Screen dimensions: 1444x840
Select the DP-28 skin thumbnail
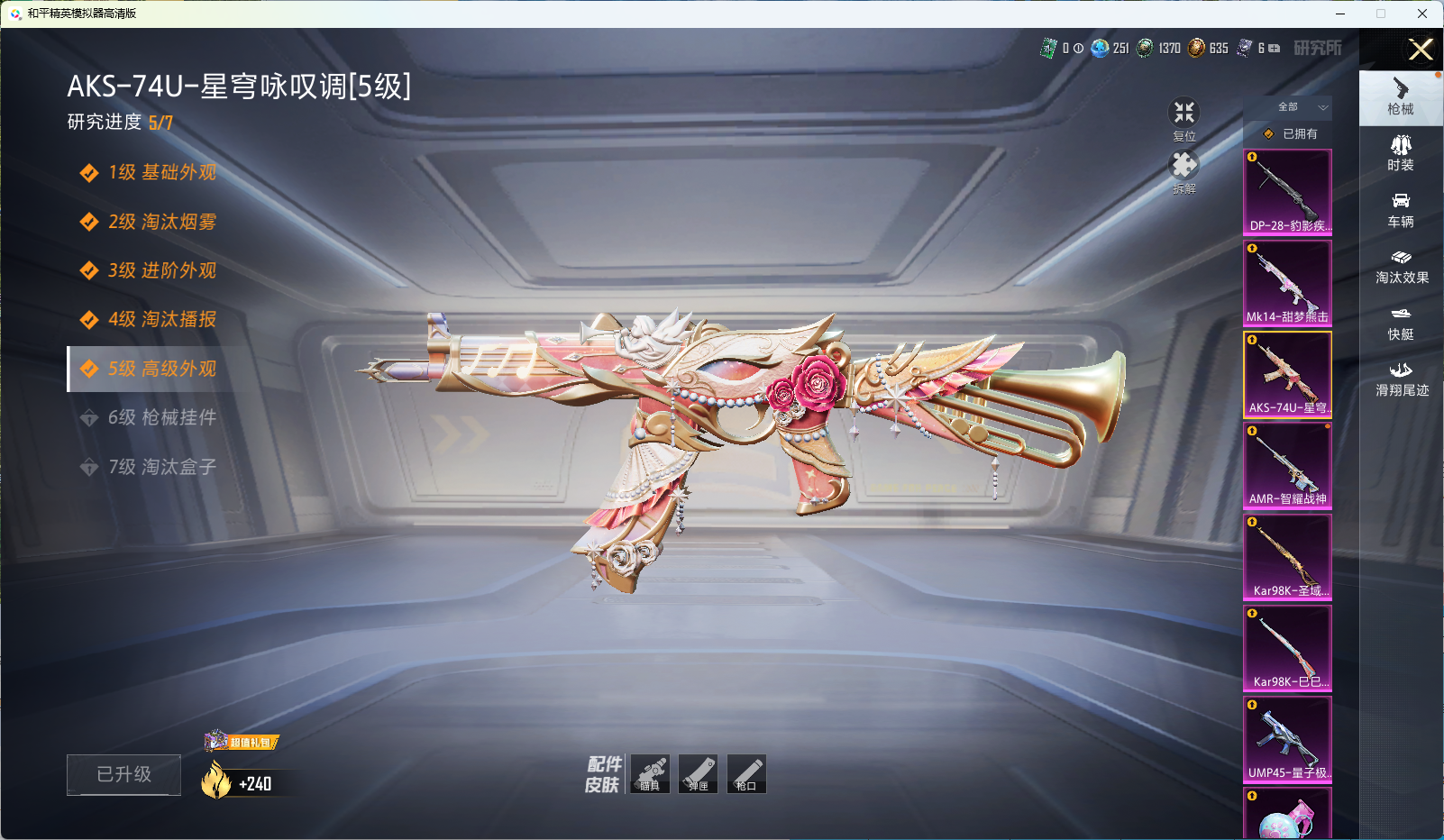1287,192
